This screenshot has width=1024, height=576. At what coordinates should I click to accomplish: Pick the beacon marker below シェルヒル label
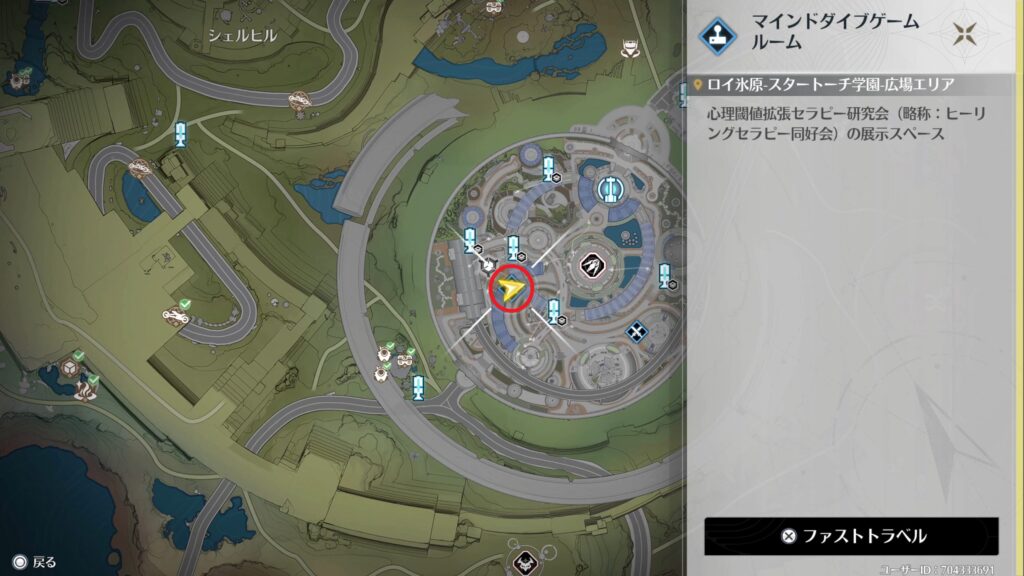pyautogui.click(x=181, y=134)
